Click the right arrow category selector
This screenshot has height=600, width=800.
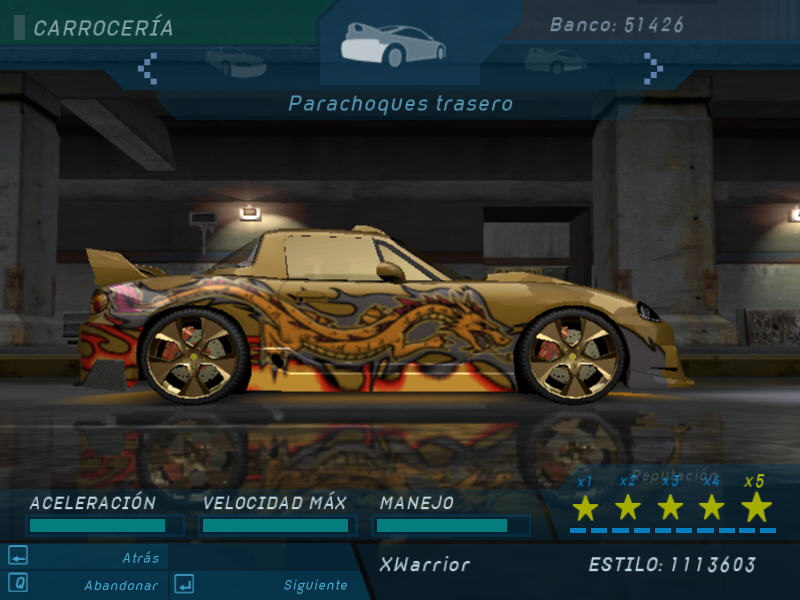tap(653, 67)
